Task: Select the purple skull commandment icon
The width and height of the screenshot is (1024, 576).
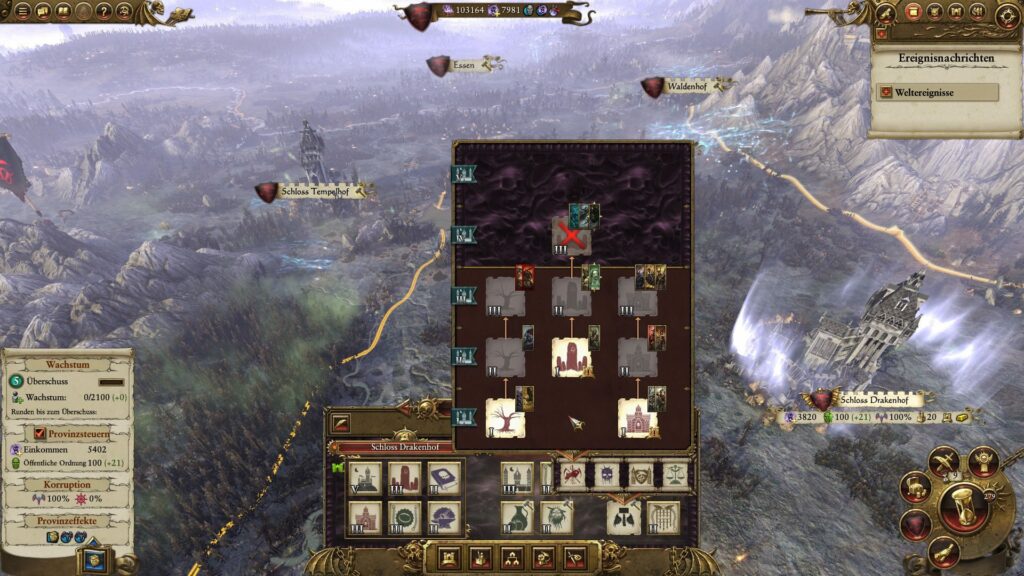Action: pyautogui.click(x=607, y=475)
